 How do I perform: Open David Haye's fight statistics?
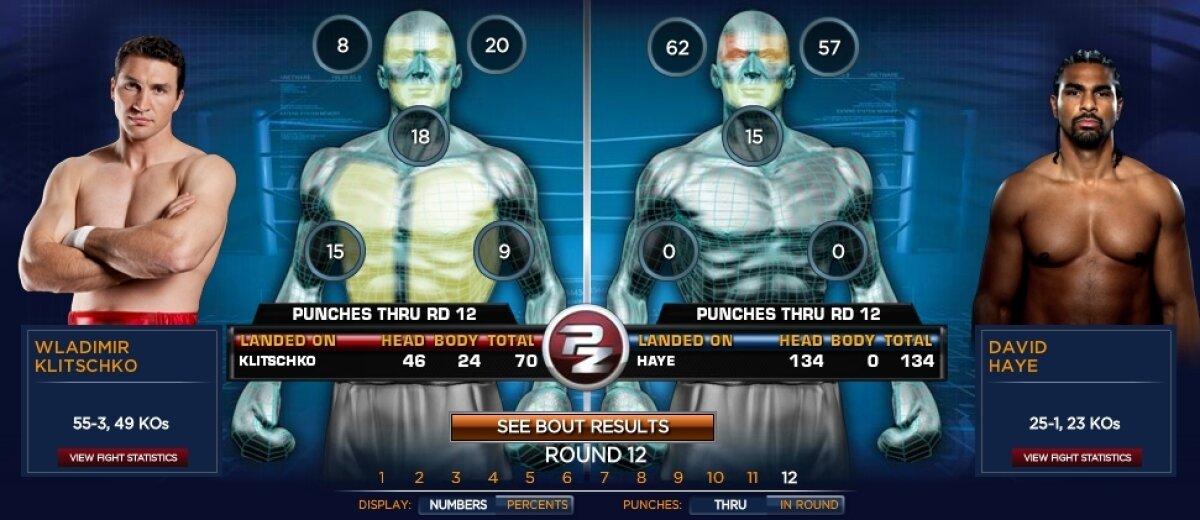(1077, 458)
